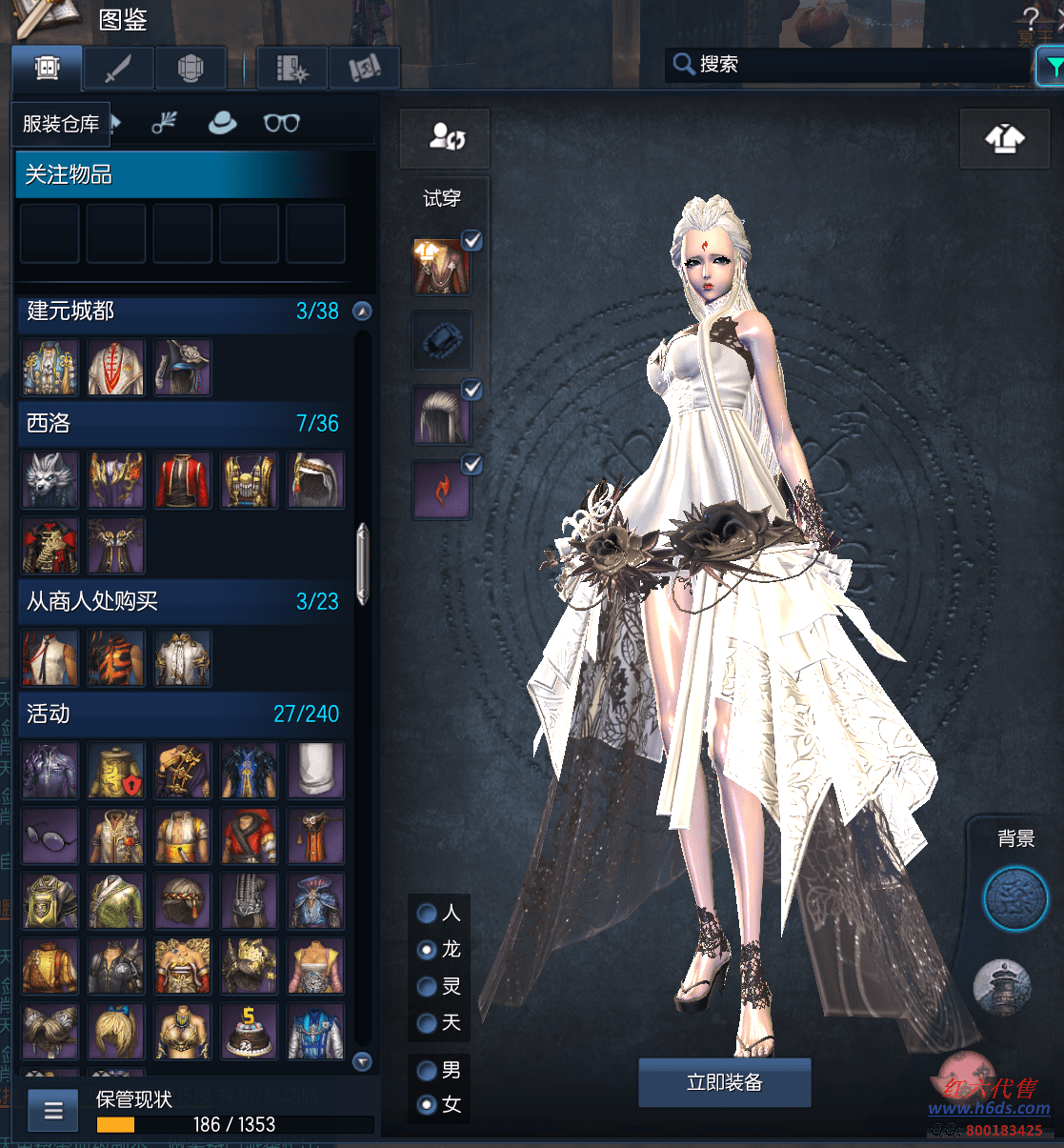Click the 立即装备 equip-now button

point(724,1082)
